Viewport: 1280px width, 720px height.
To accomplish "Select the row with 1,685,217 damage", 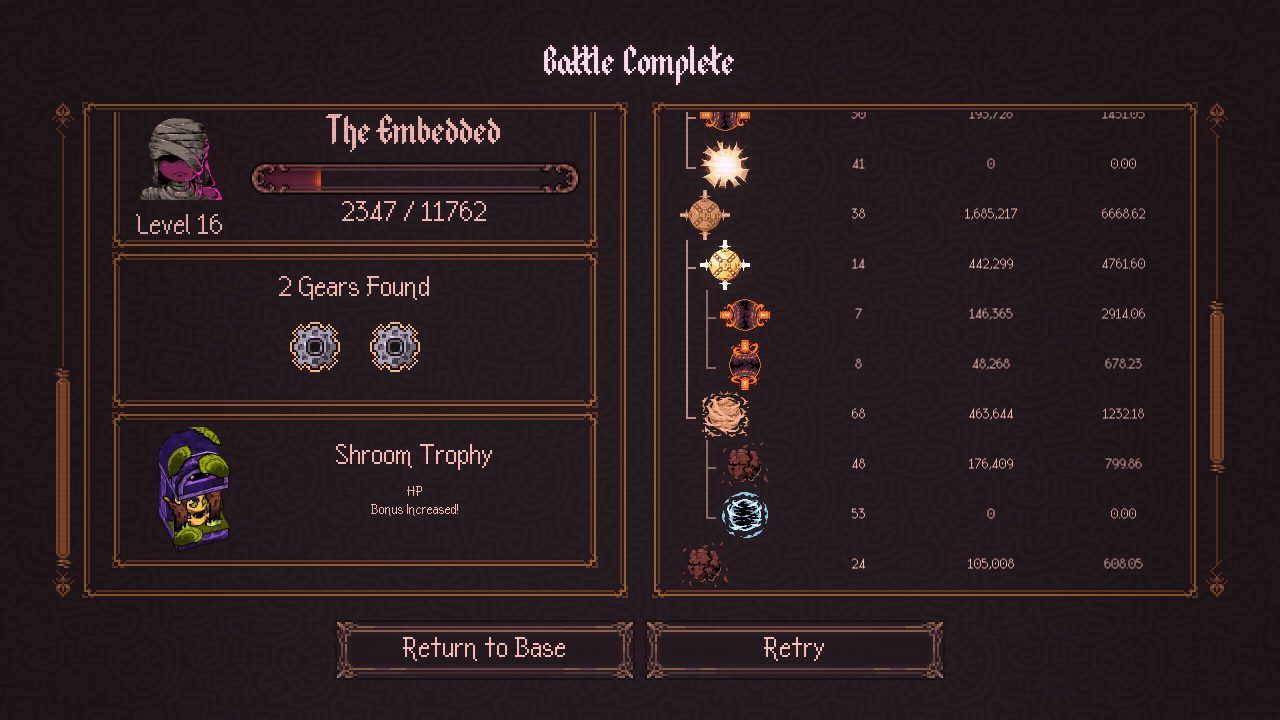I will [924, 214].
